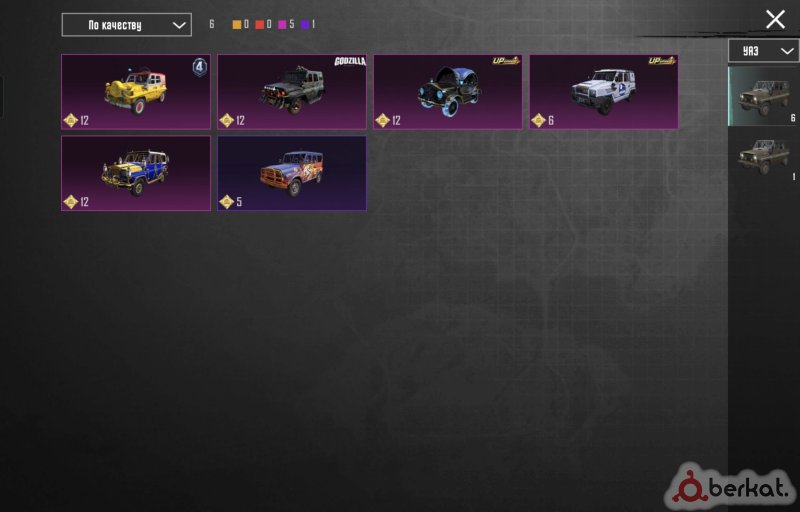Select the yellow UAZ skin with level 4 badge
This screenshot has height=512, width=800.
[x=136, y=92]
